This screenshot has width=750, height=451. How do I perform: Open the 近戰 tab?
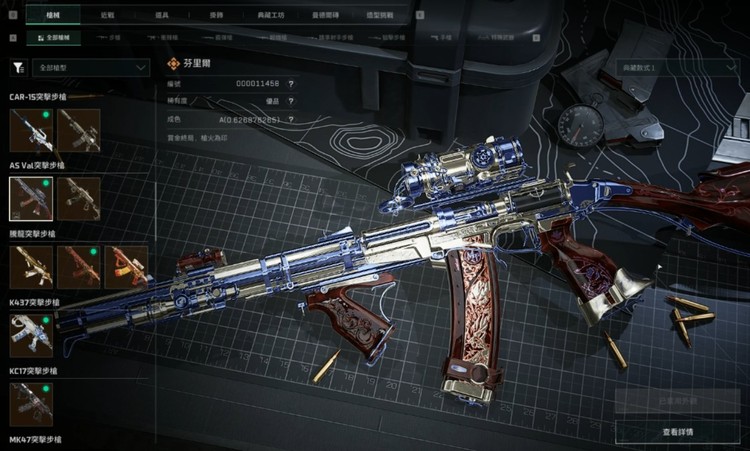point(106,17)
